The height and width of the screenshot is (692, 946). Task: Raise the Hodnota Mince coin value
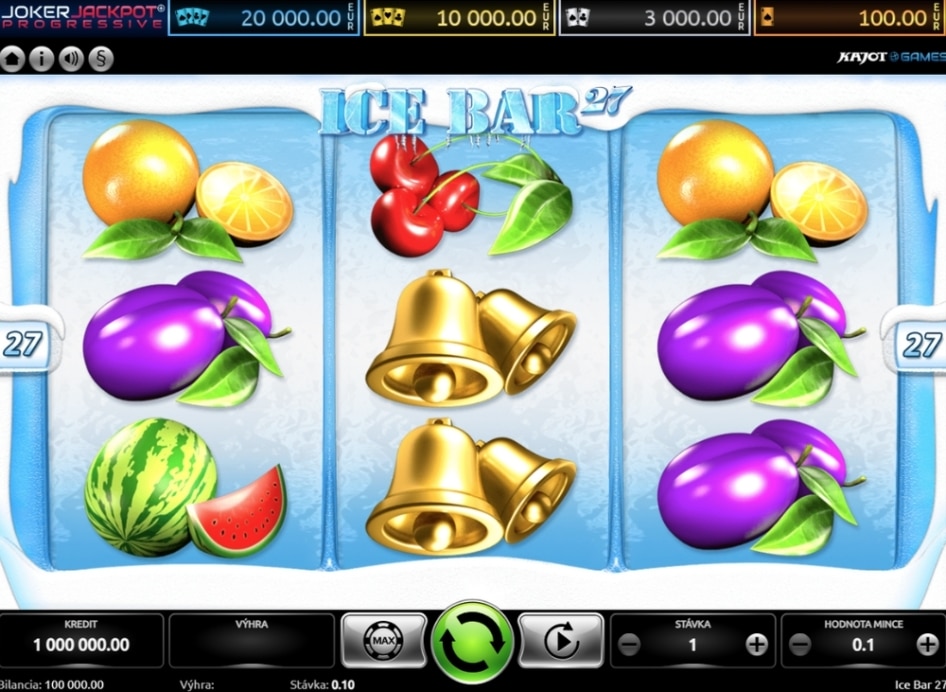click(927, 645)
